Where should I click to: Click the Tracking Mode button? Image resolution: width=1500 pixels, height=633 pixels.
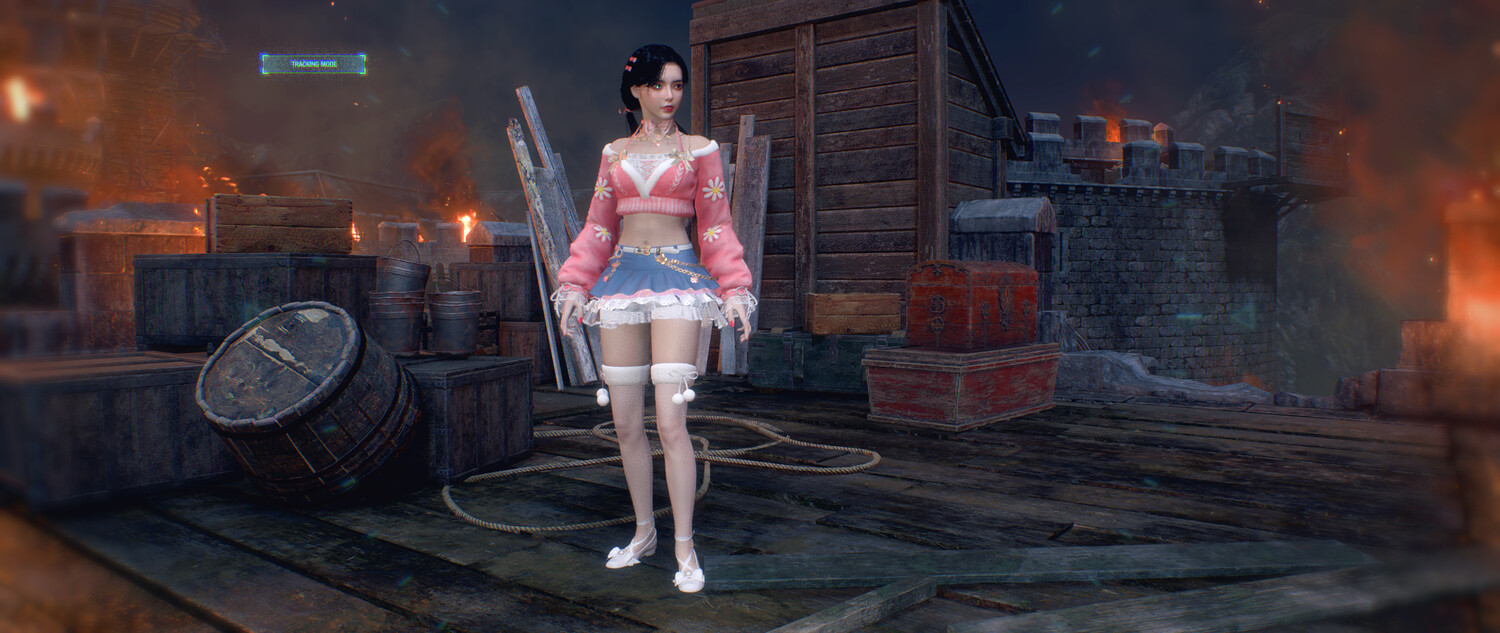(x=313, y=64)
